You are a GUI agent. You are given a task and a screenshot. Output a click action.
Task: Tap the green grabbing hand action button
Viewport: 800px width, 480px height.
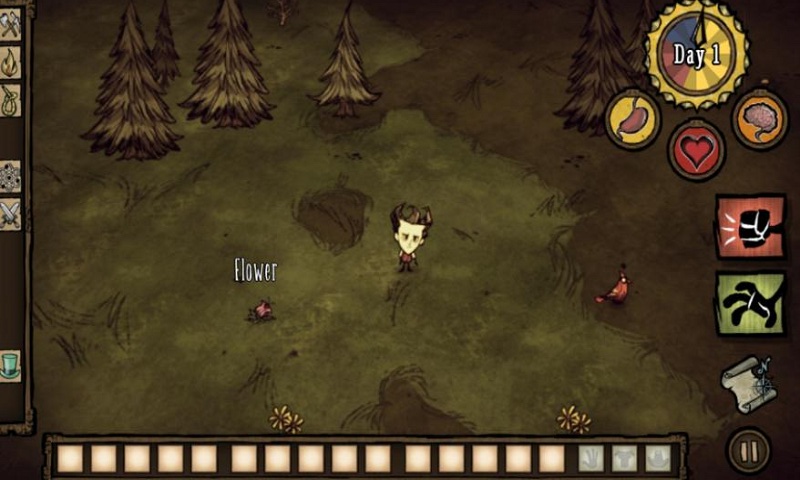point(750,303)
